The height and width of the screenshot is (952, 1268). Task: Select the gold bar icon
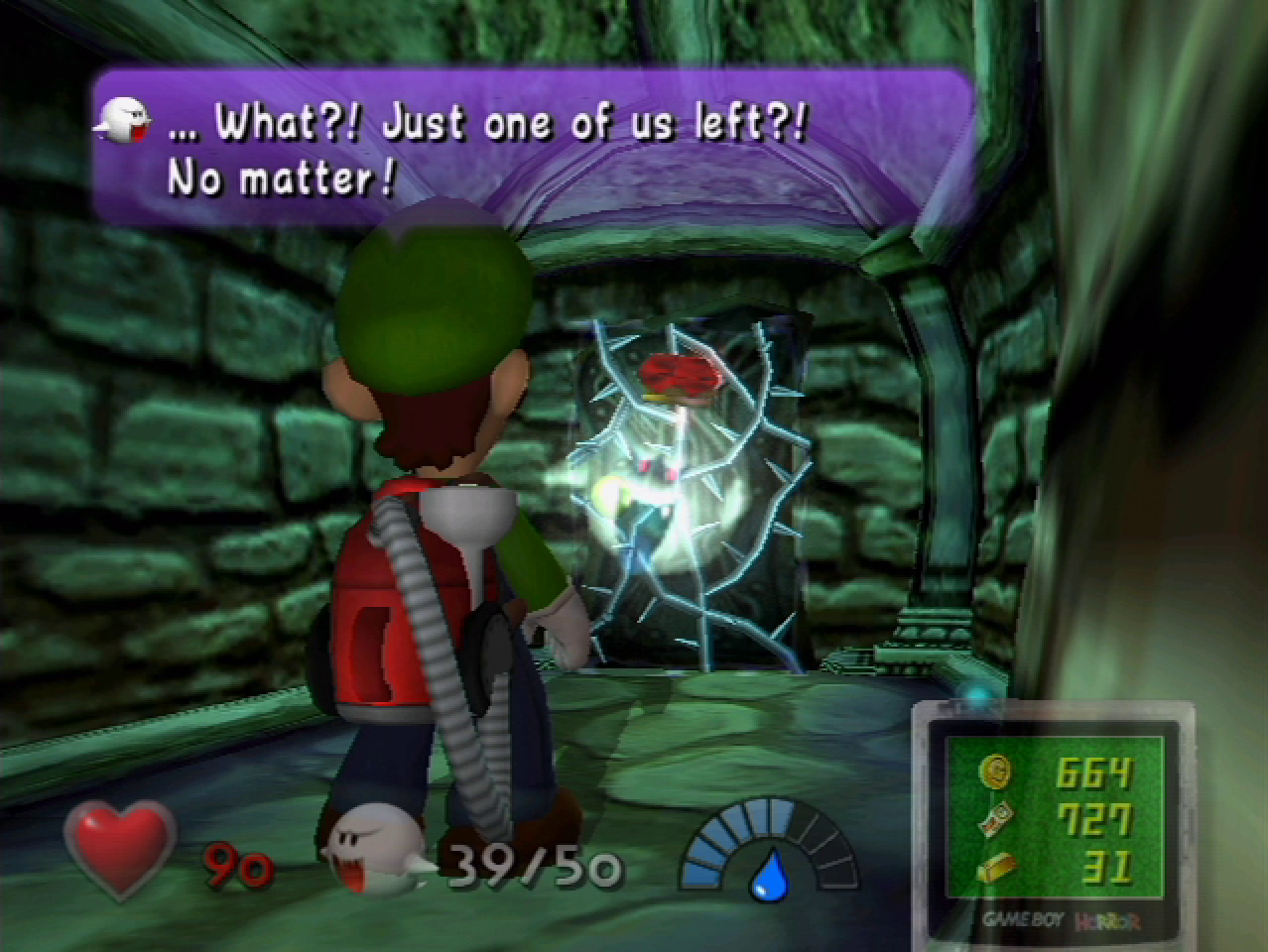click(995, 869)
